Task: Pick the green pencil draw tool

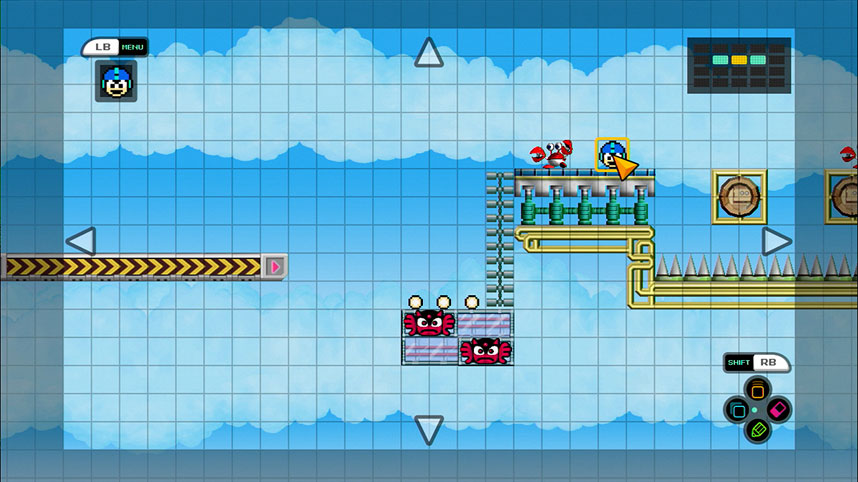Action: coord(758,431)
